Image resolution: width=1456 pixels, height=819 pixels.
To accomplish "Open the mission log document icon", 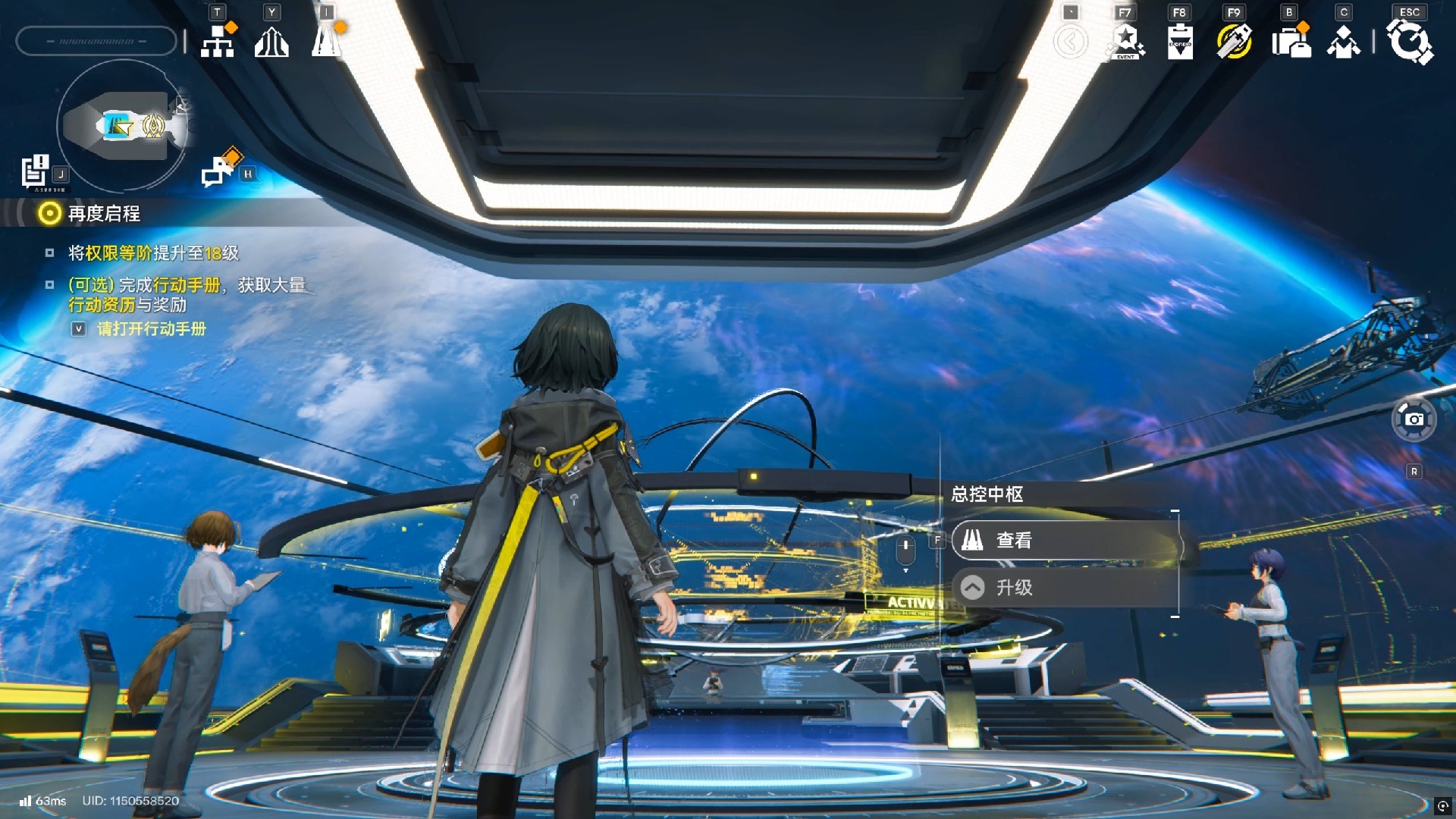I will click(x=35, y=171).
